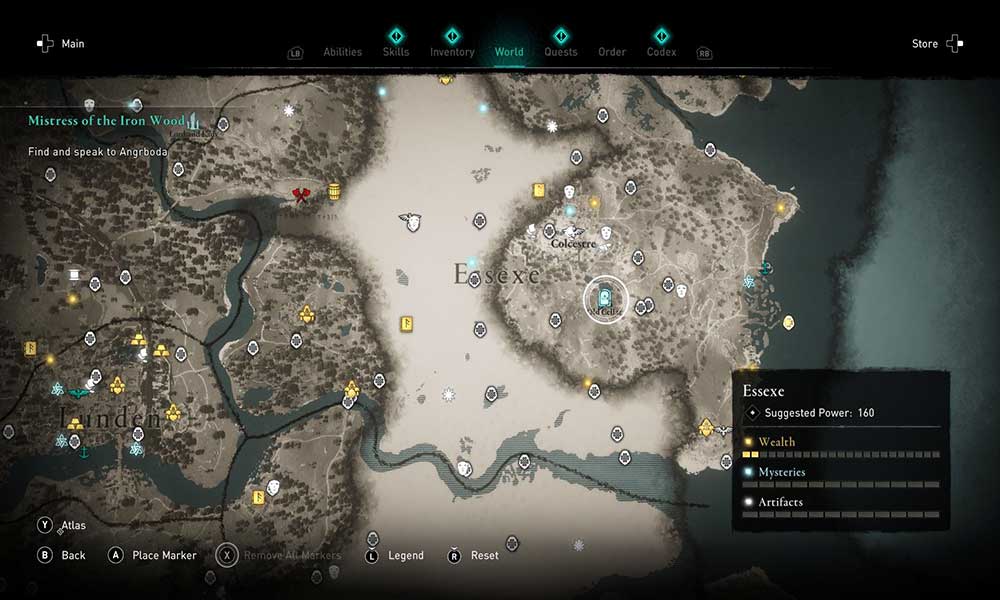The width and height of the screenshot is (1000, 600).
Task: Switch to the Skills tab
Action: pos(396,51)
